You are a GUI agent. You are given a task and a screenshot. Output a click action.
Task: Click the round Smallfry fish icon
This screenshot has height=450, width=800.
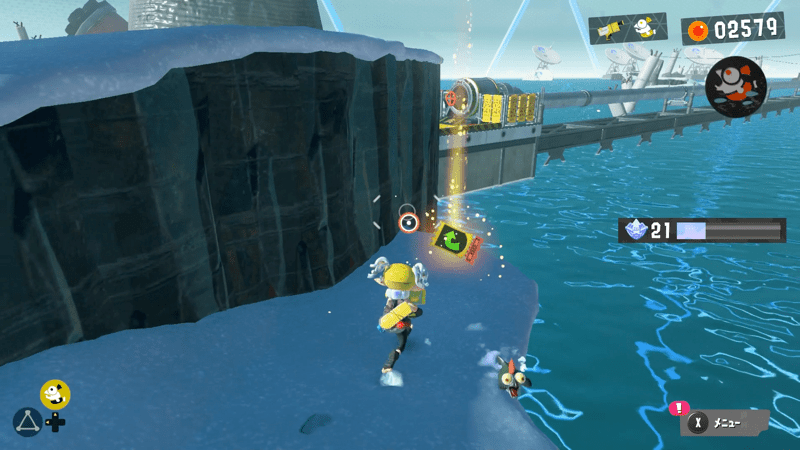735,86
